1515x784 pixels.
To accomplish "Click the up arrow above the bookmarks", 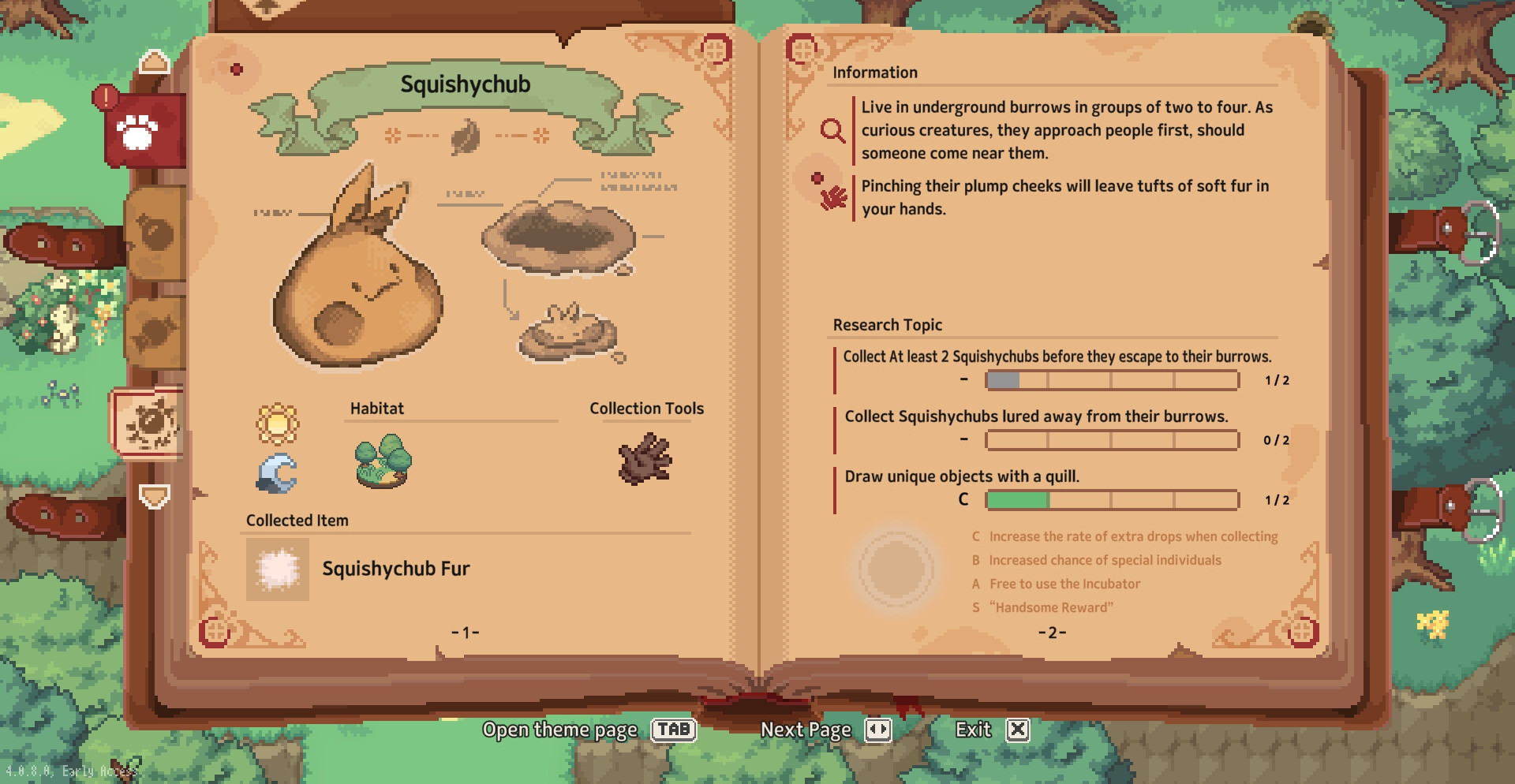I will [154, 62].
